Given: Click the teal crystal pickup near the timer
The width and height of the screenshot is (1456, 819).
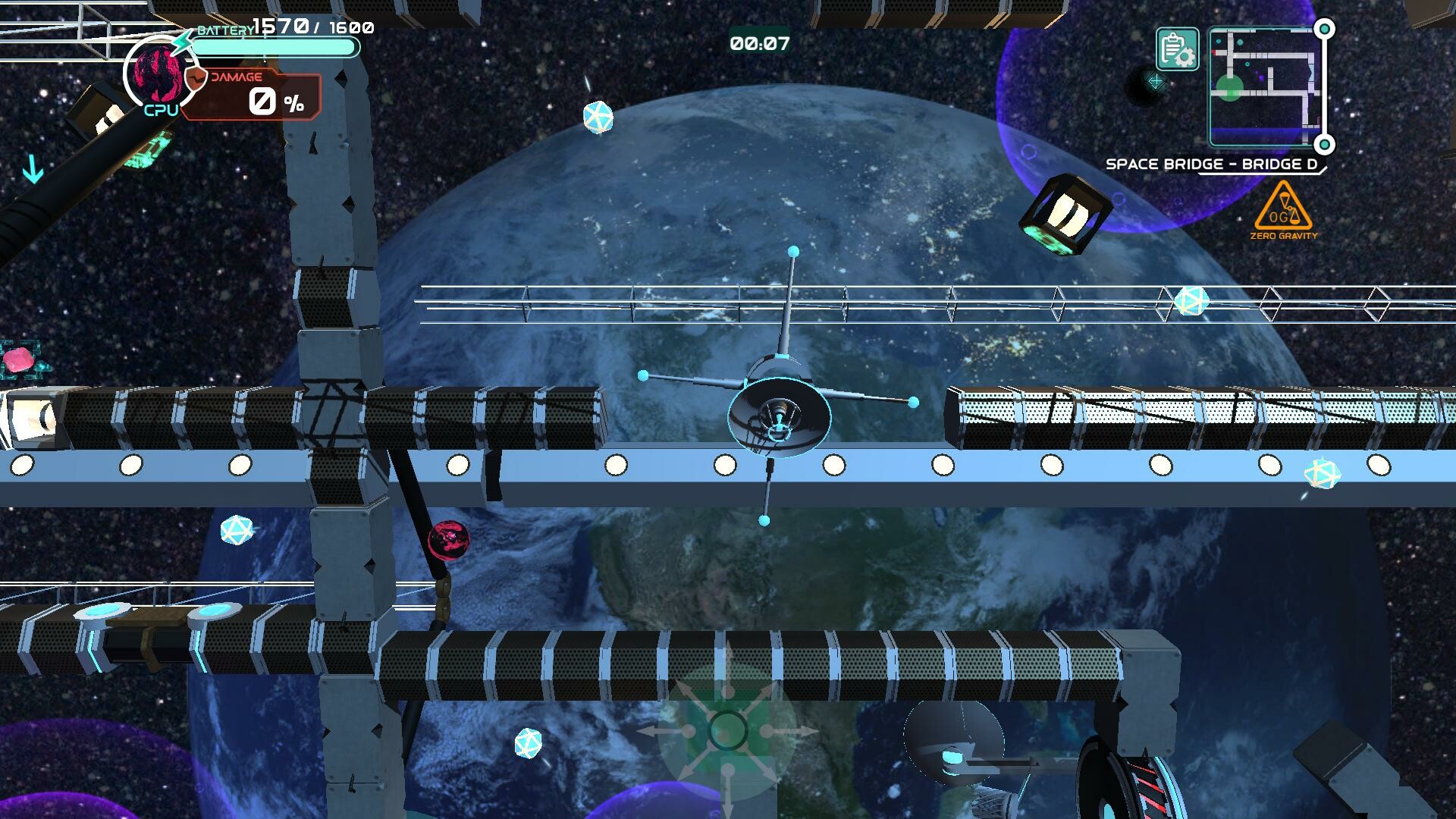Looking at the screenshot, I should tap(597, 116).
